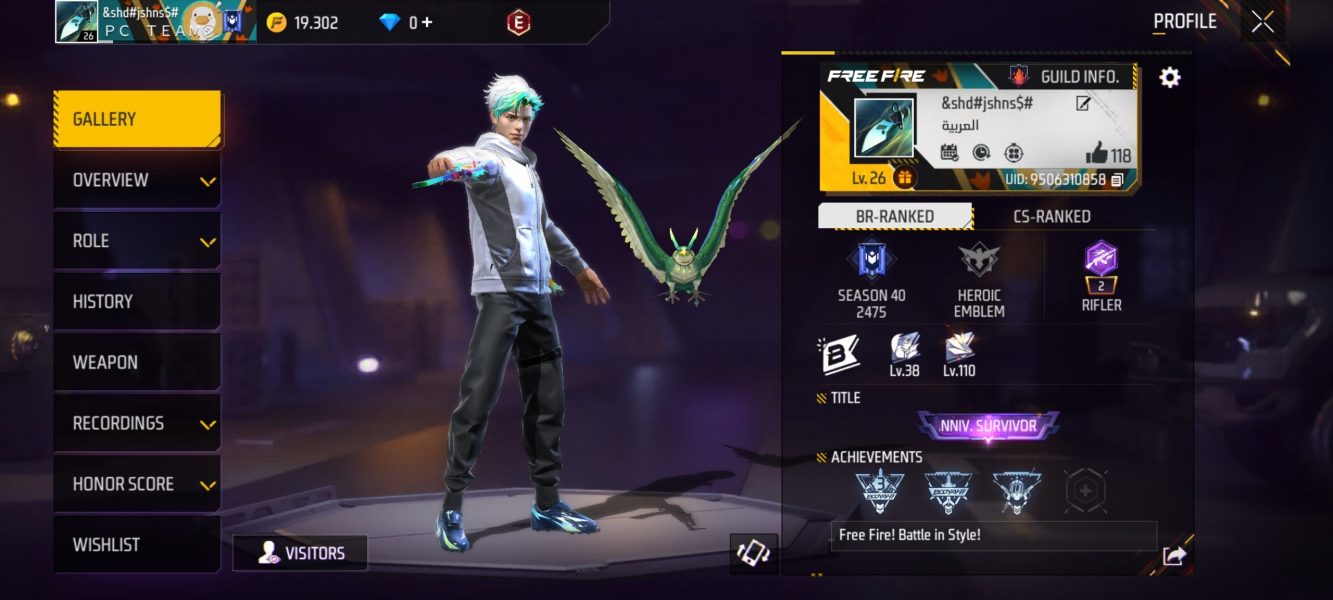View the Honor Score section
1333x600 pixels.
click(137, 484)
